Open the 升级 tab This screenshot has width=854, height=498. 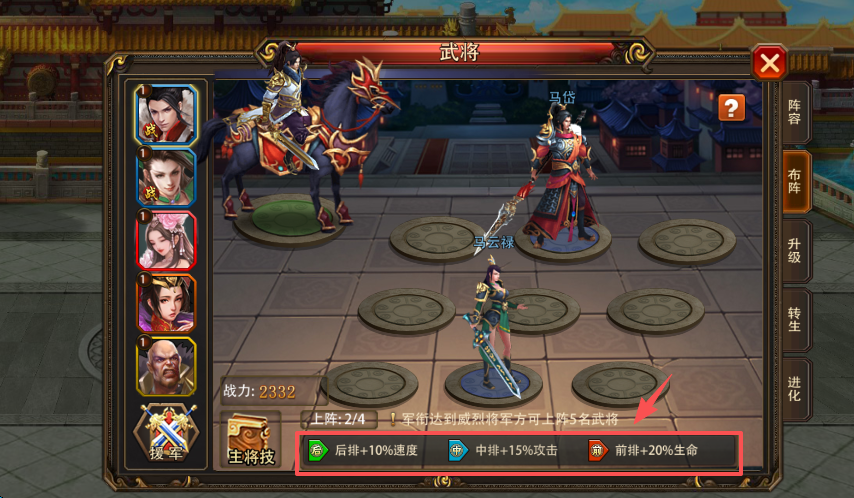coord(795,251)
